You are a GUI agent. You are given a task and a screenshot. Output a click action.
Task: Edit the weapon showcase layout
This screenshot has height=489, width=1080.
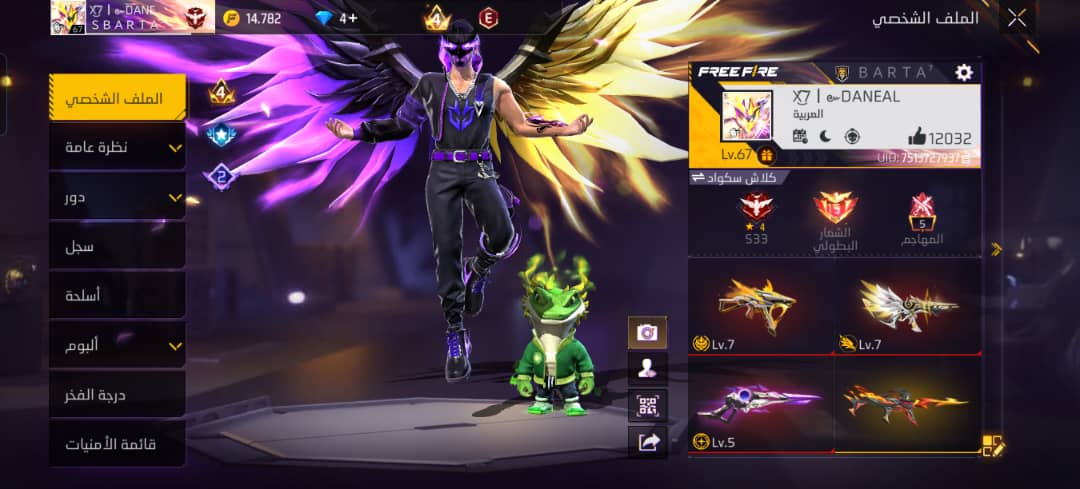991,446
